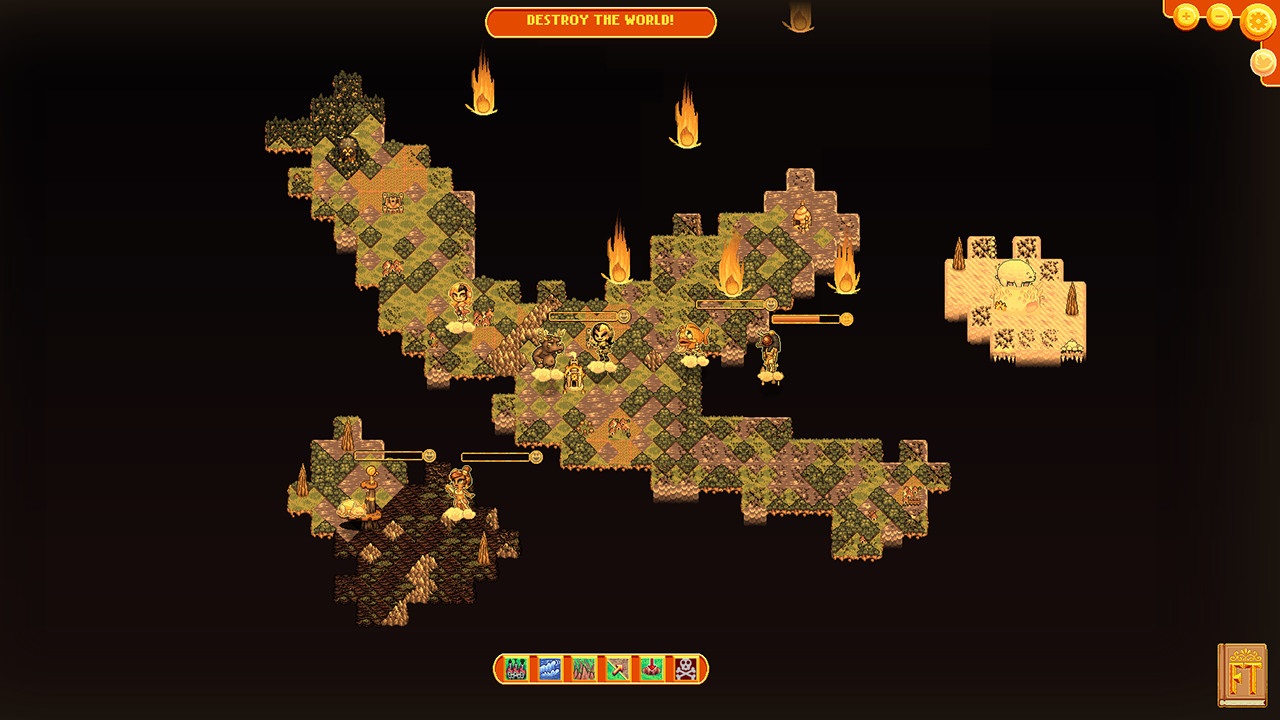The width and height of the screenshot is (1280, 720).
Task: Select the mountain-raising disaster icon
Action: pyautogui.click(x=582, y=668)
